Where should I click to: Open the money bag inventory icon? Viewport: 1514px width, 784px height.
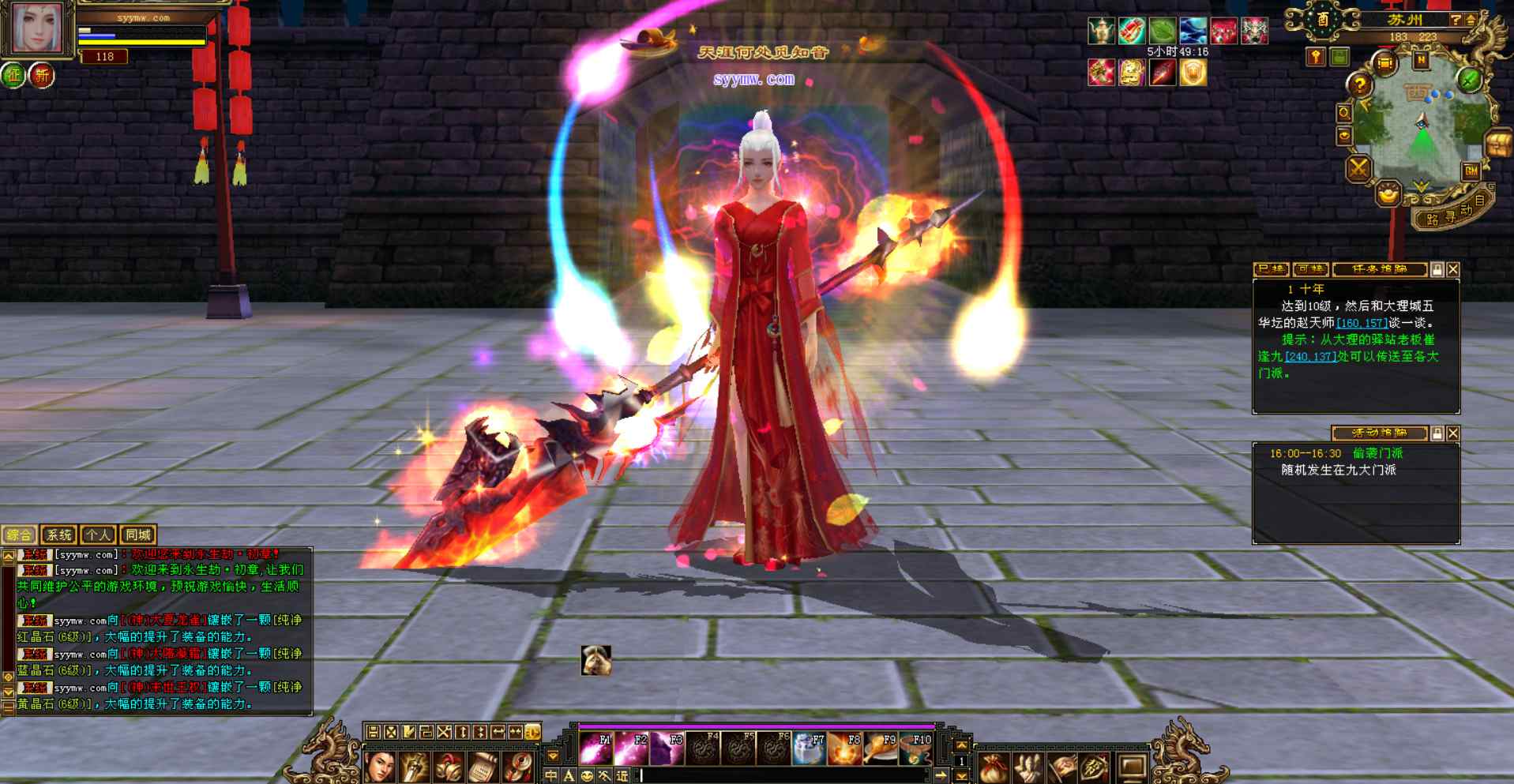point(994,766)
